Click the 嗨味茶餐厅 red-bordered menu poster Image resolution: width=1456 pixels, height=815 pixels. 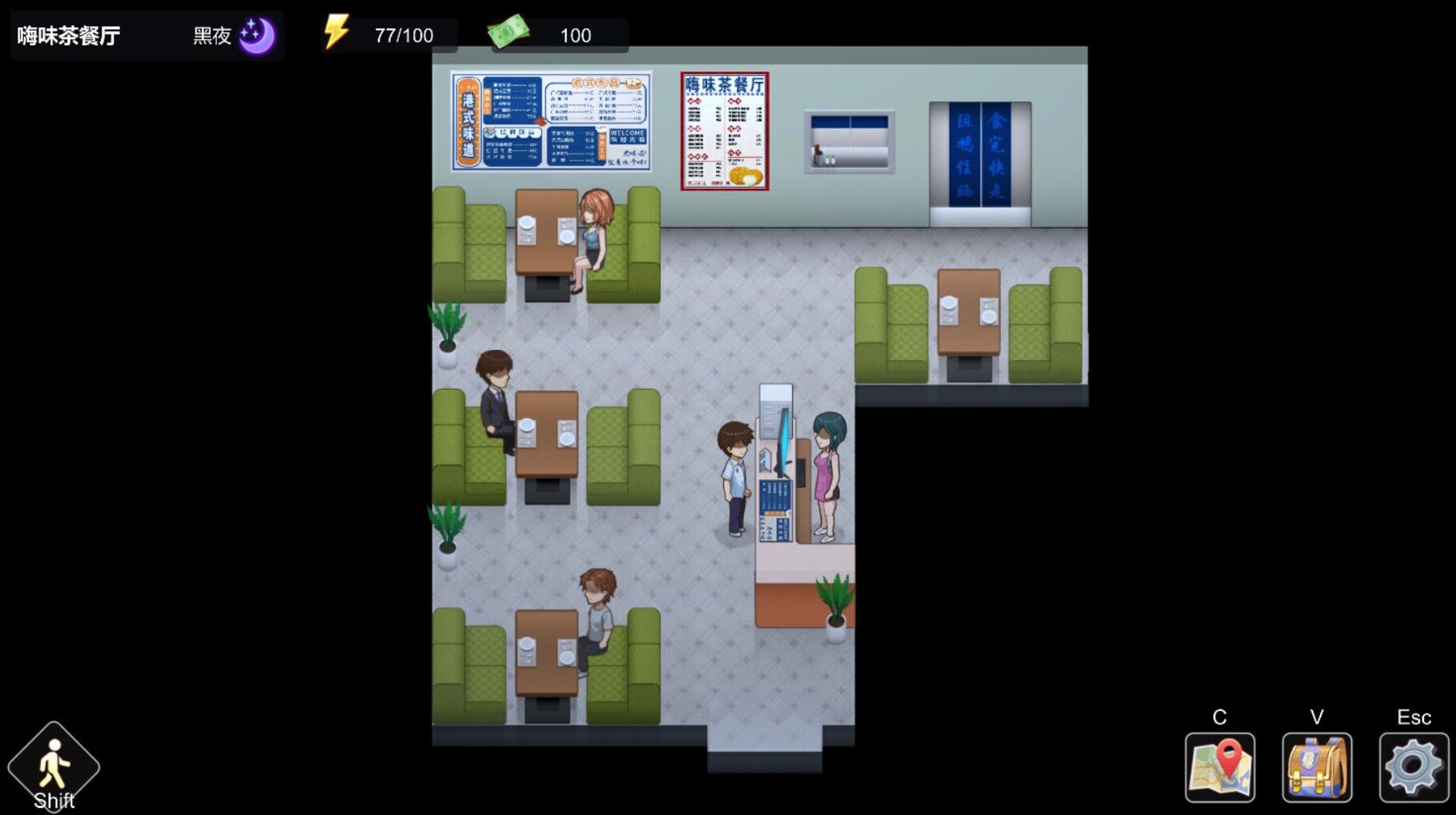coord(725,130)
